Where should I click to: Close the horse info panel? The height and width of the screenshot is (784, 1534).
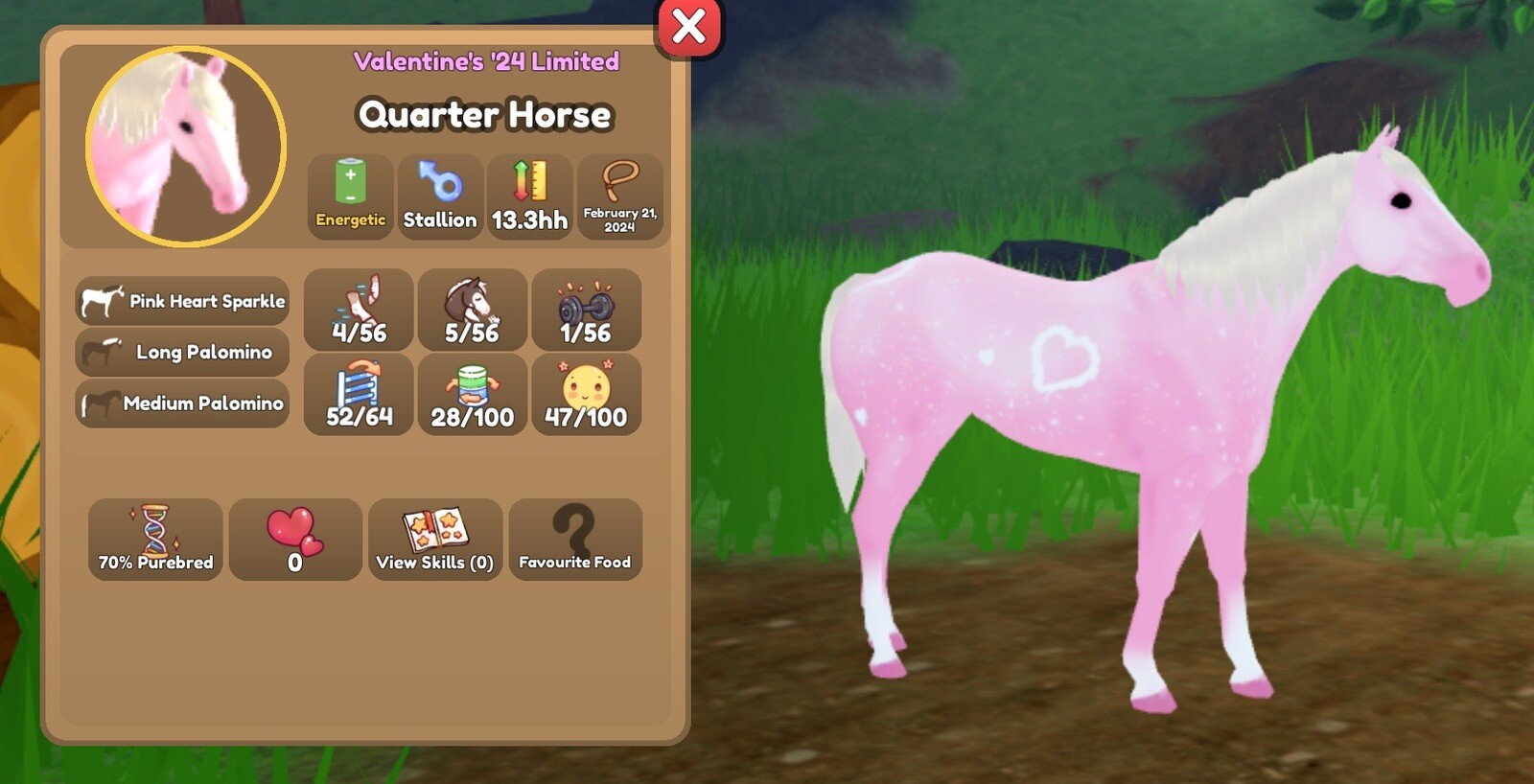pos(688,27)
